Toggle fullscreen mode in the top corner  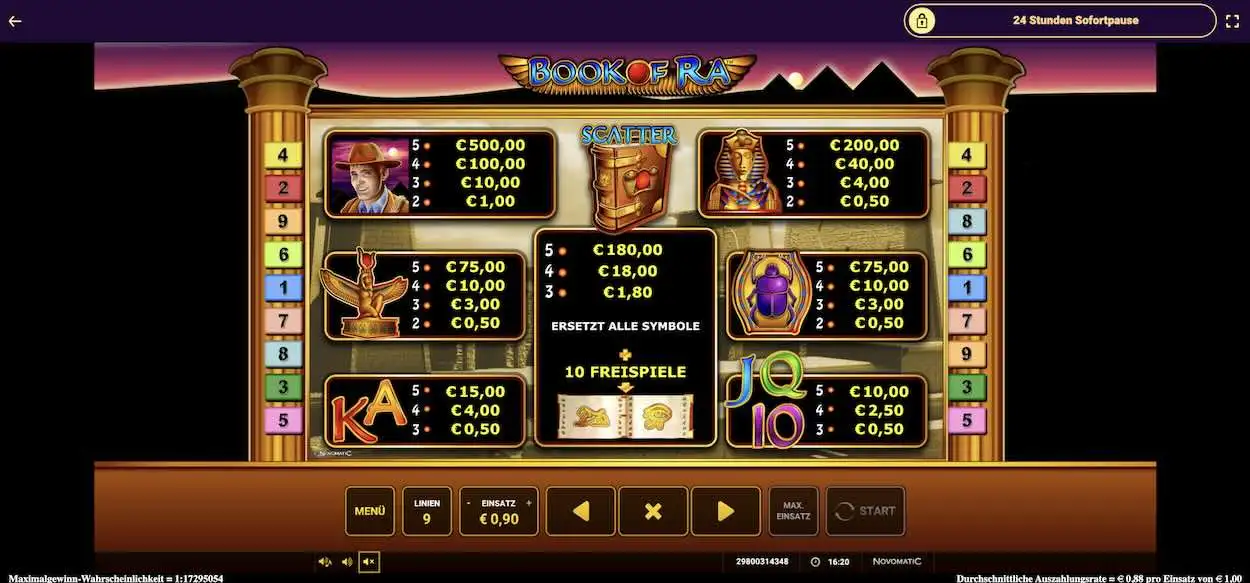click(1233, 20)
